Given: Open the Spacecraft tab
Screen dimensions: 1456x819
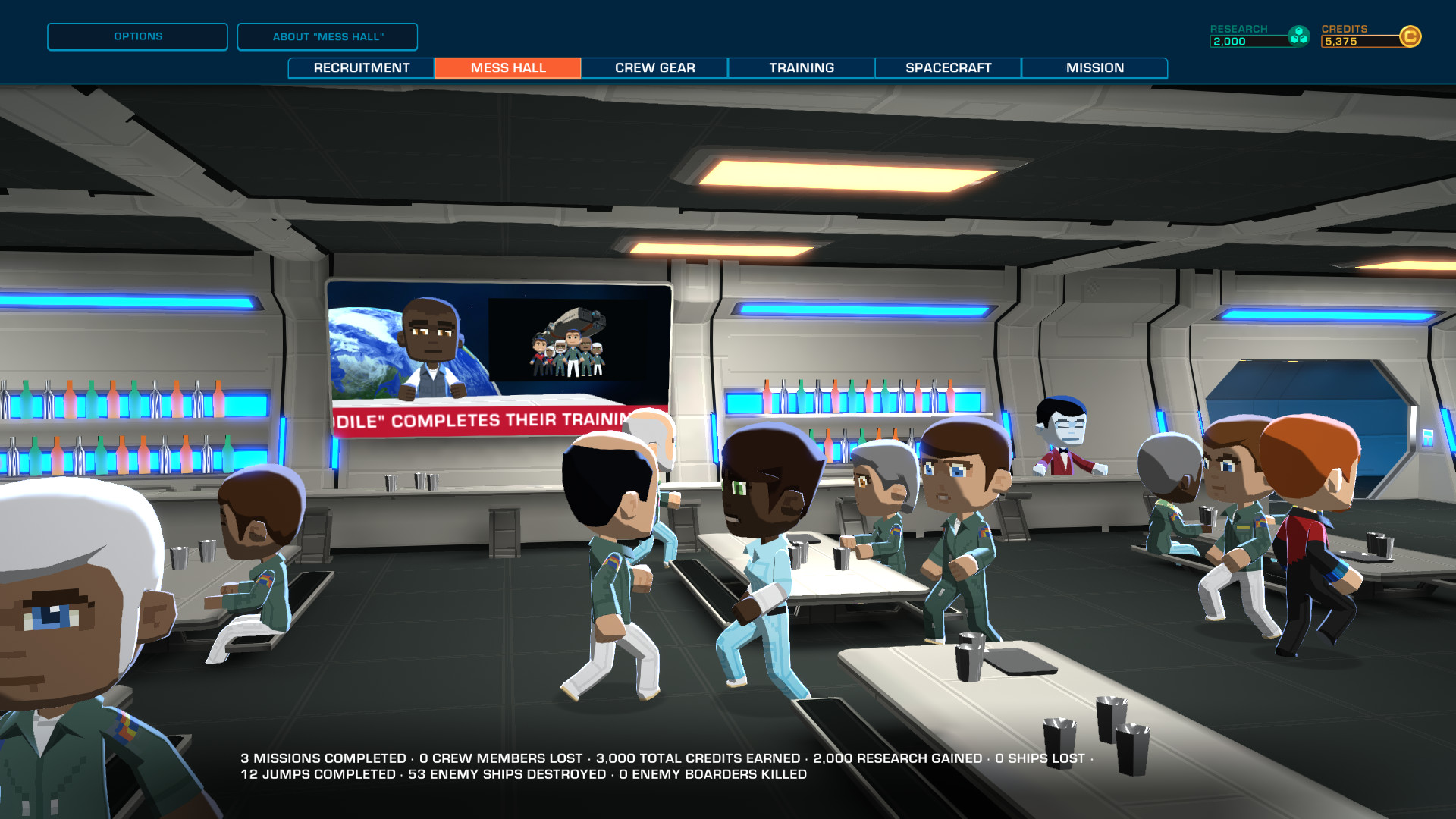Looking at the screenshot, I should 948,67.
